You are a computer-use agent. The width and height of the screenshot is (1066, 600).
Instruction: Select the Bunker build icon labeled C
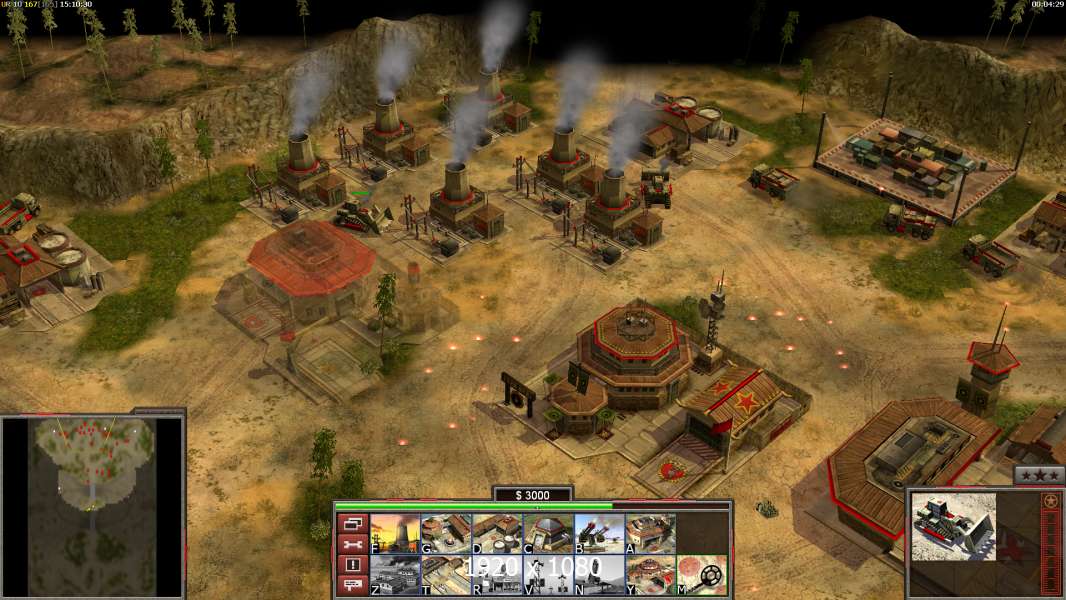(548, 534)
